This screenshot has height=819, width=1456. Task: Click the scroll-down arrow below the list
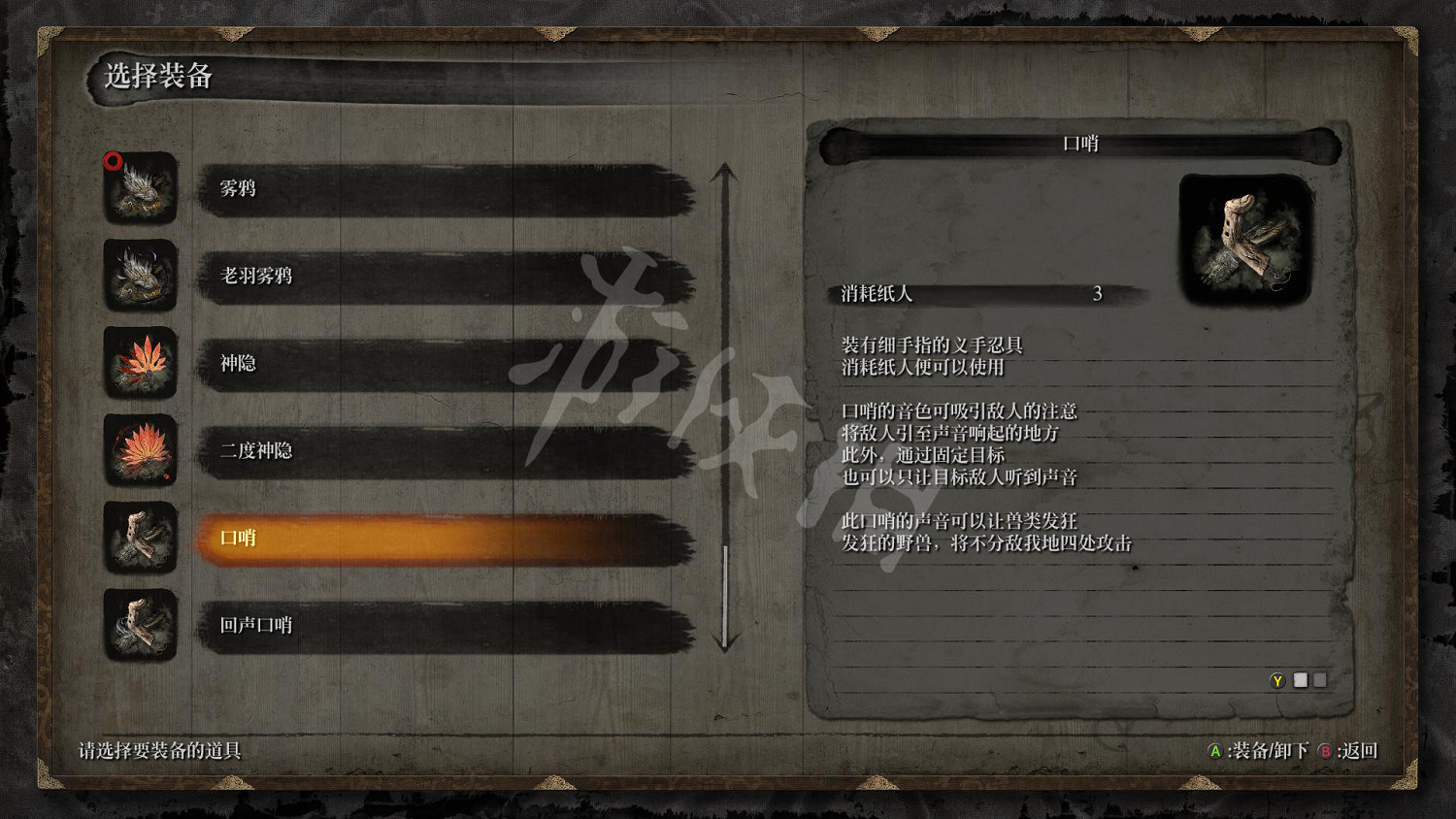723,640
